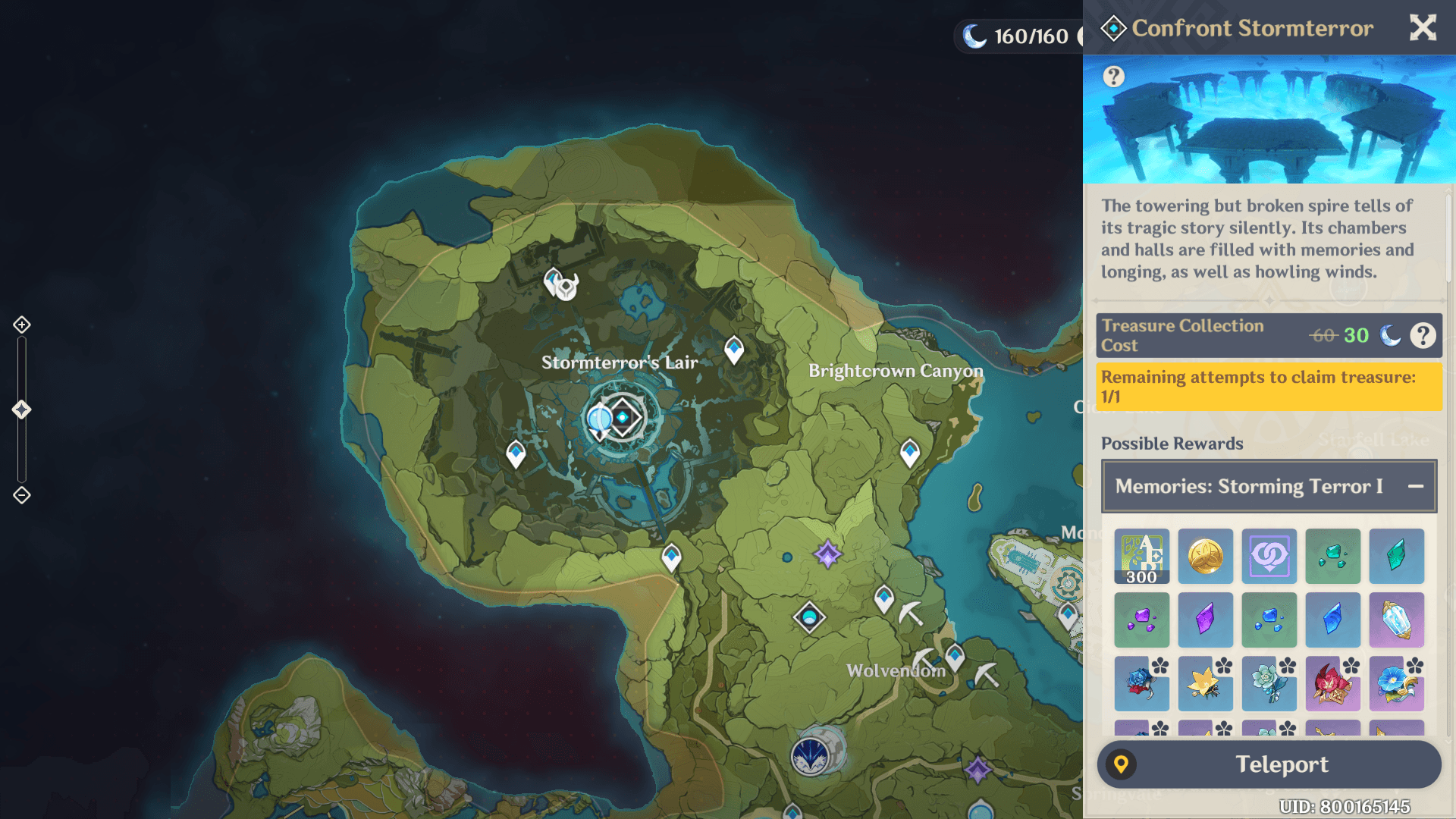Select the Confront Stormterror domain marker on the map
The image size is (1456, 819).
622,416
